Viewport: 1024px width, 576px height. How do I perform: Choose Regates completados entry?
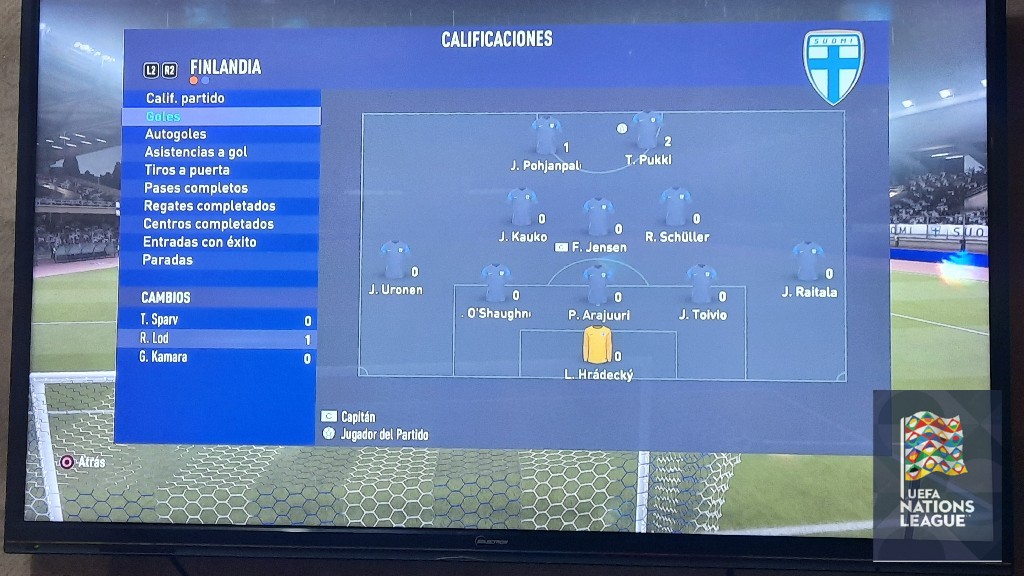click(209, 206)
